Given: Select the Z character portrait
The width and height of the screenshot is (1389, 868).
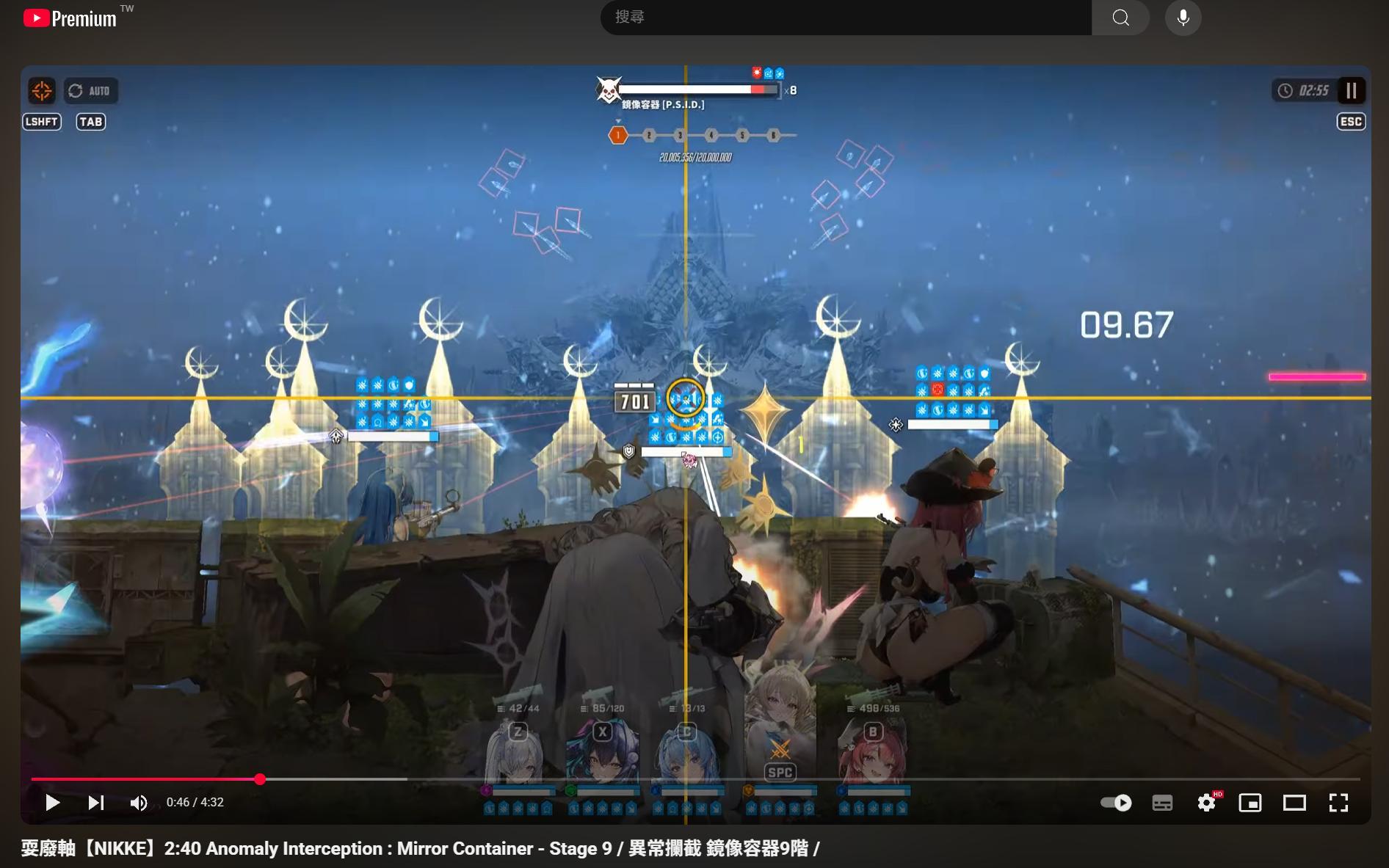Looking at the screenshot, I should (516, 748).
